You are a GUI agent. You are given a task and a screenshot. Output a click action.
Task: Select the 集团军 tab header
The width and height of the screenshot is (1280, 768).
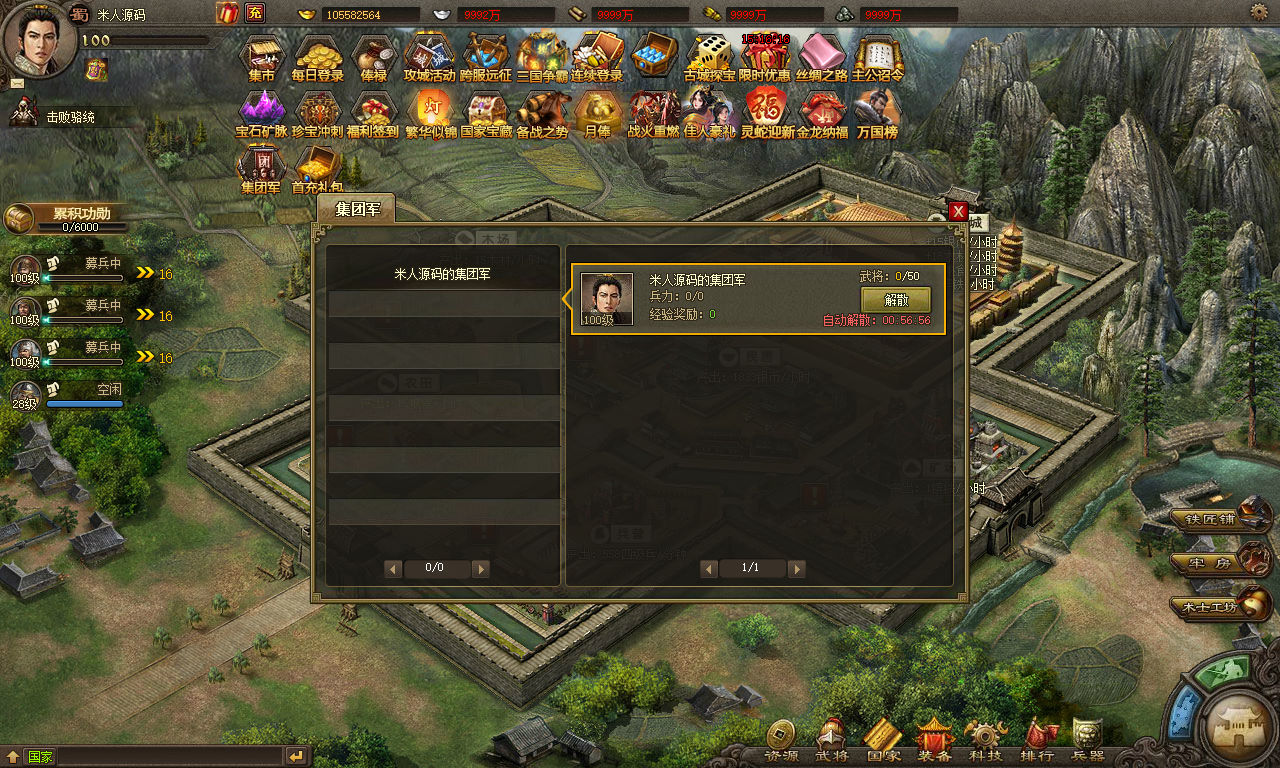pyautogui.click(x=355, y=208)
